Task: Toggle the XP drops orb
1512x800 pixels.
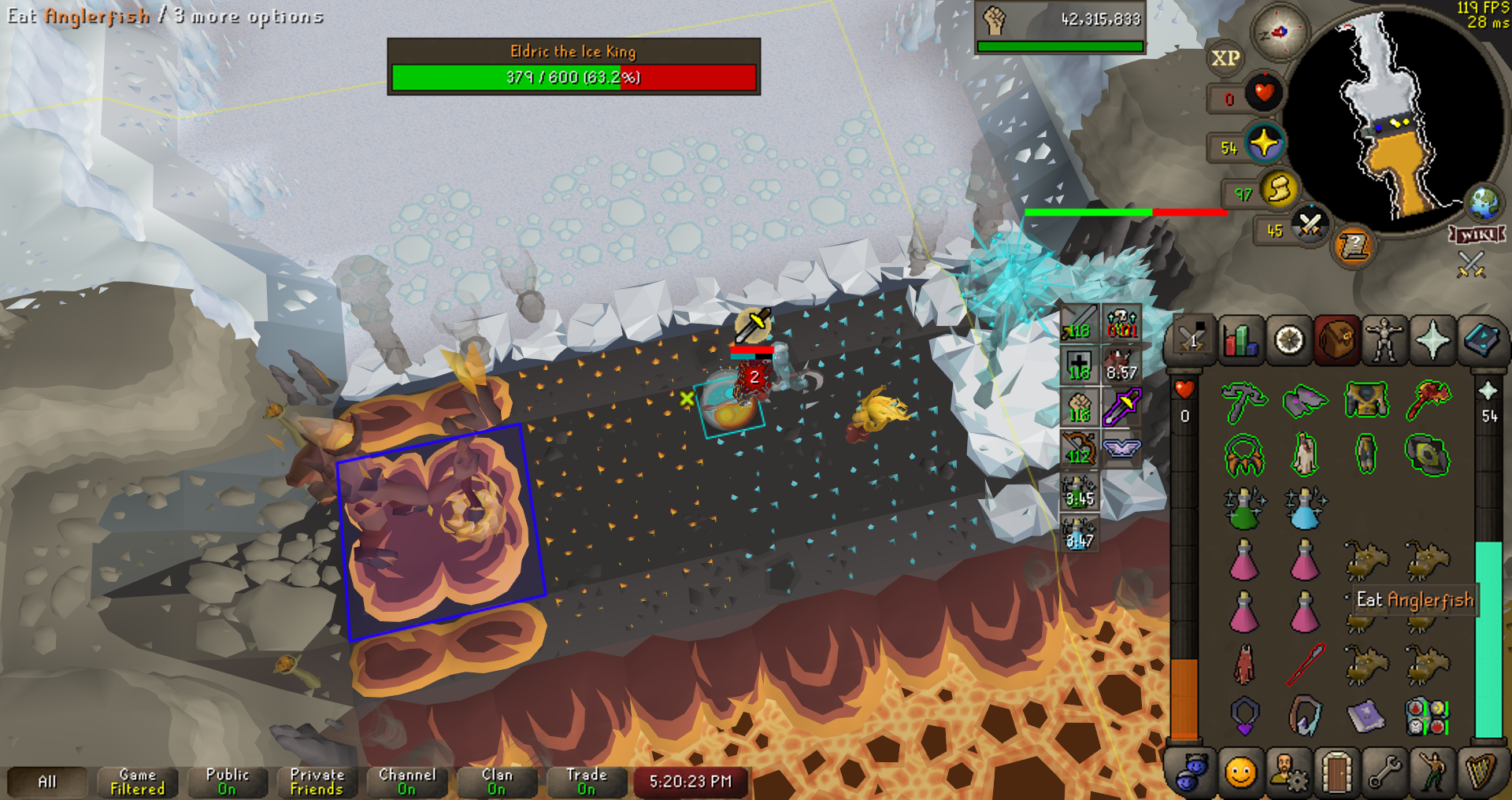Action: 1225,58
